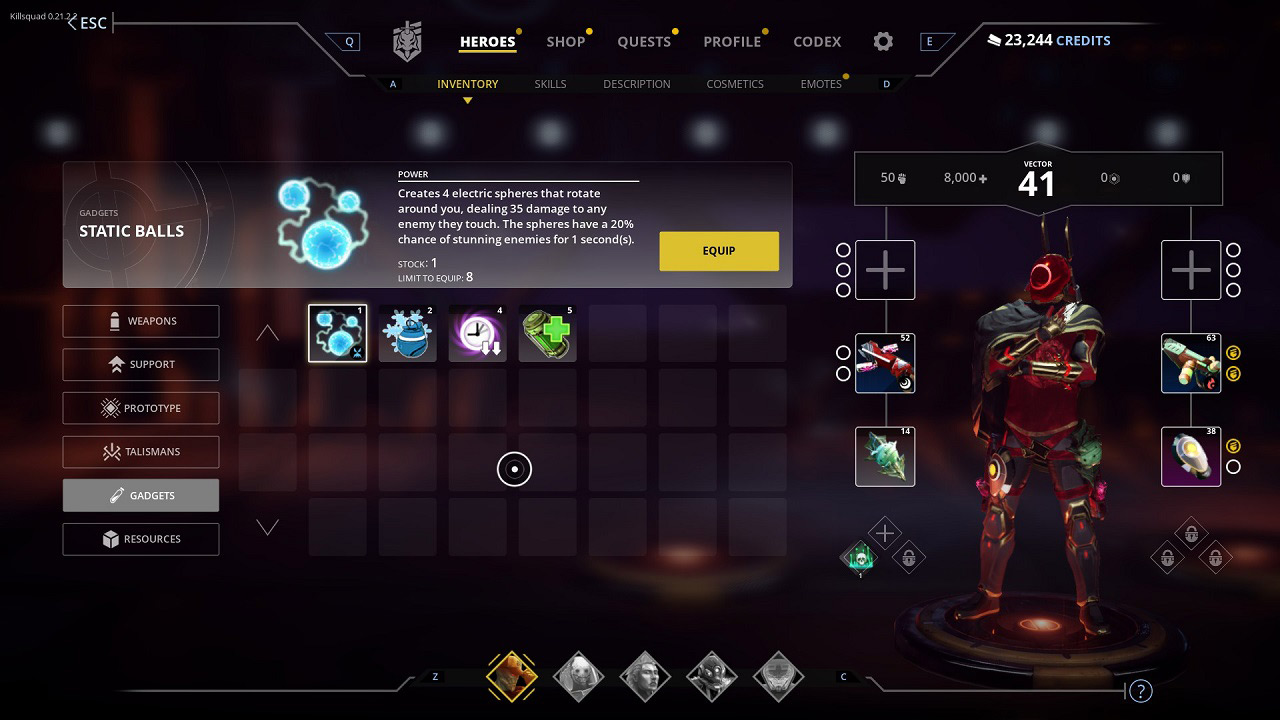The width and height of the screenshot is (1280, 720).
Task: Open the help question mark button
Action: tap(1141, 690)
